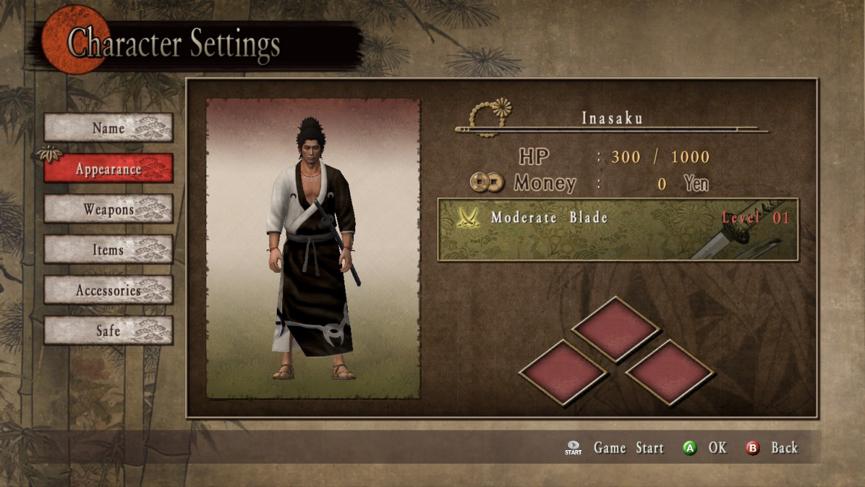The image size is (865, 487).
Task: Click the Inasaku character portrait
Action: 313,248
